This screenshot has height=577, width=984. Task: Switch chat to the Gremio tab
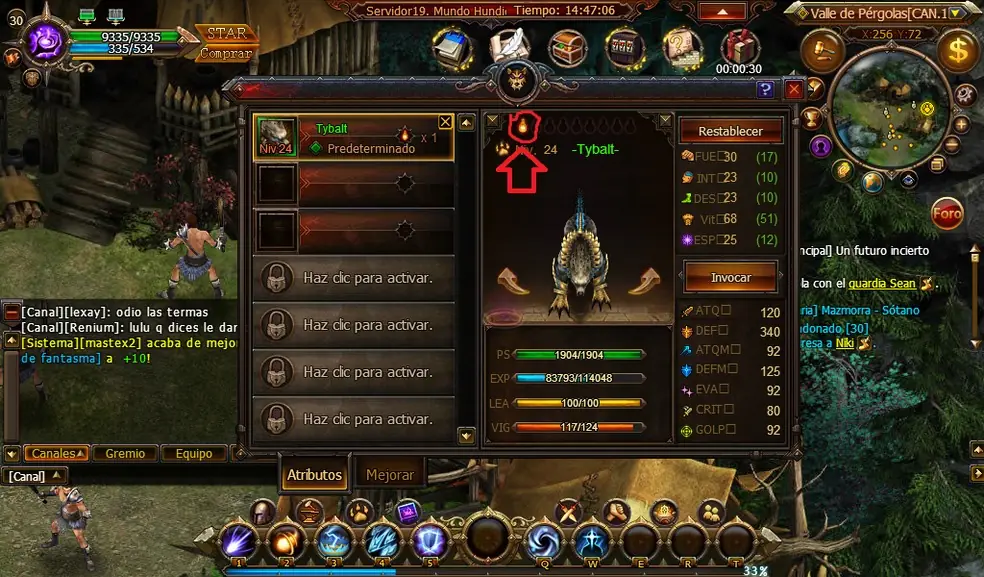tap(125, 453)
